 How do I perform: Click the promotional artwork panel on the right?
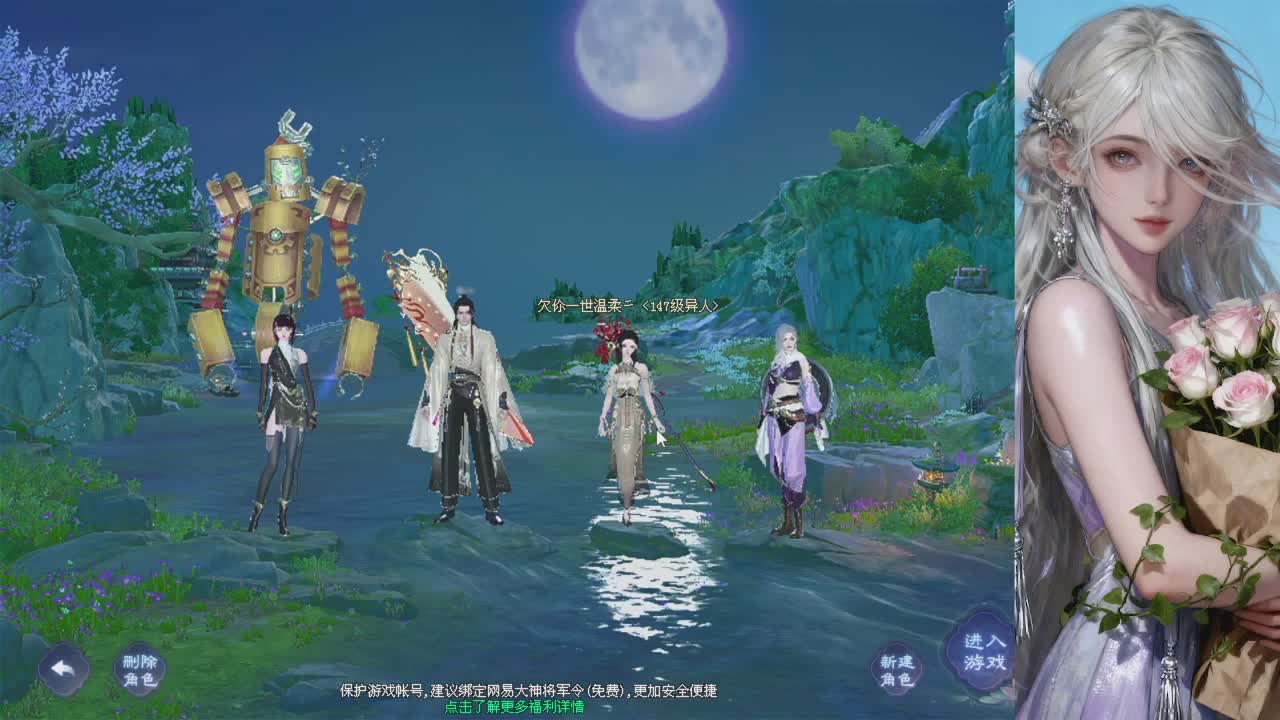point(1140,360)
